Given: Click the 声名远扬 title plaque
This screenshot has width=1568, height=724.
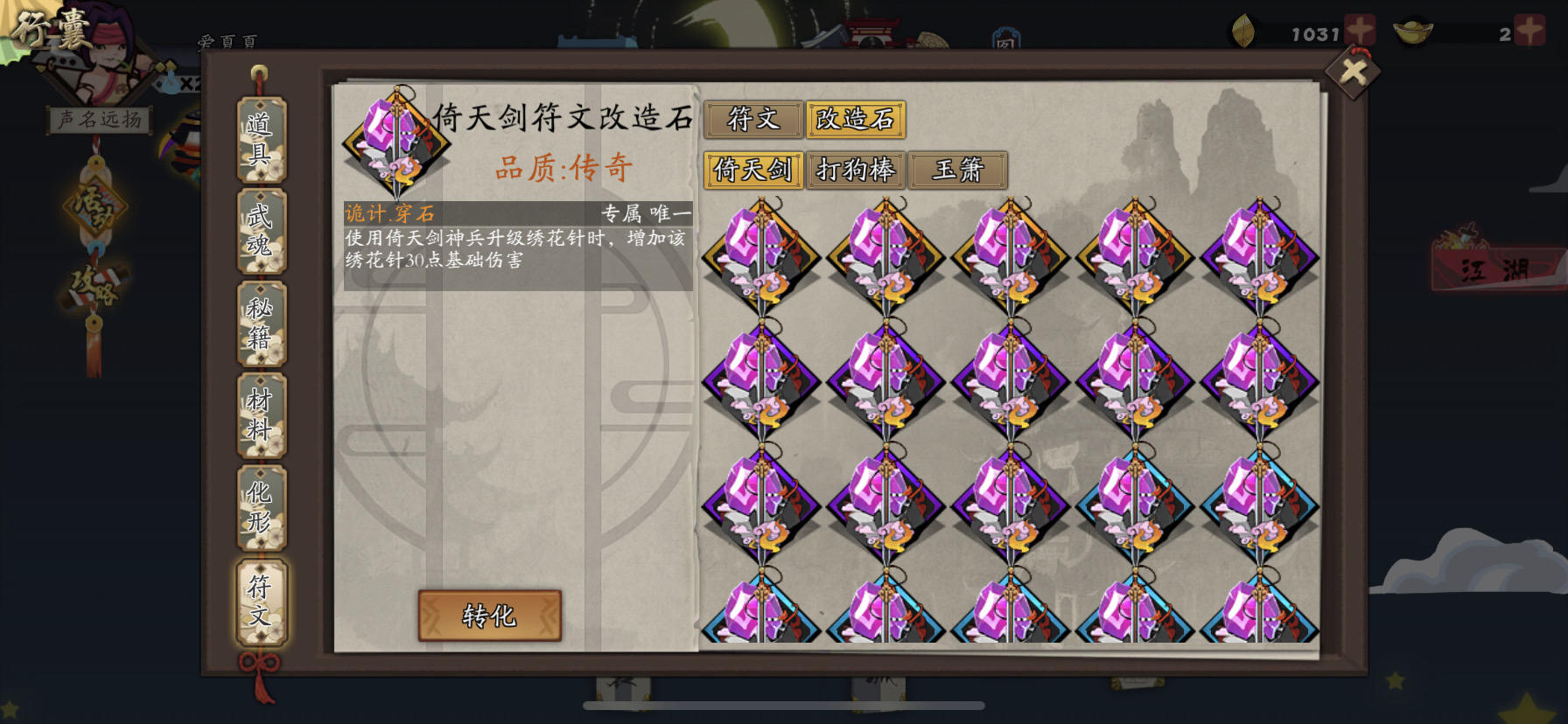Looking at the screenshot, I should [x=99, y=118].
